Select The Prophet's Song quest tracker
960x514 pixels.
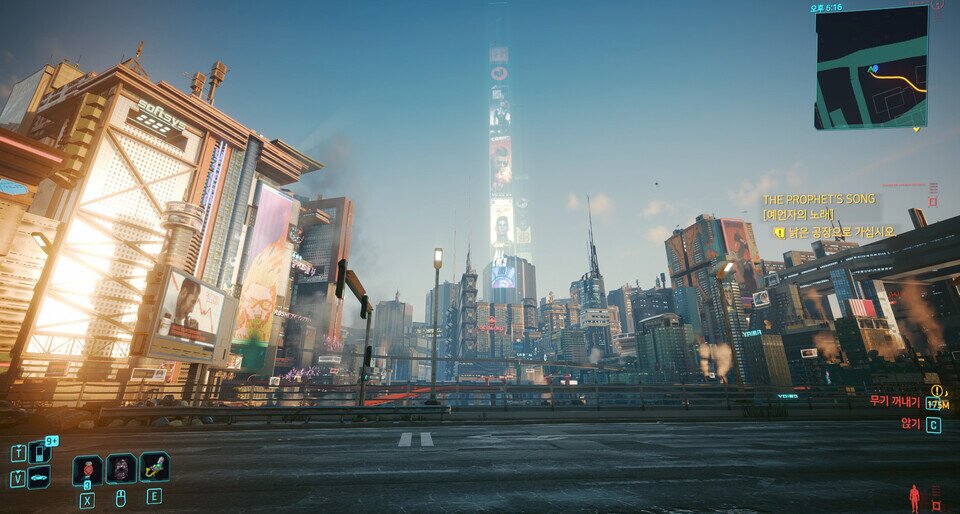tap(819, 199)
